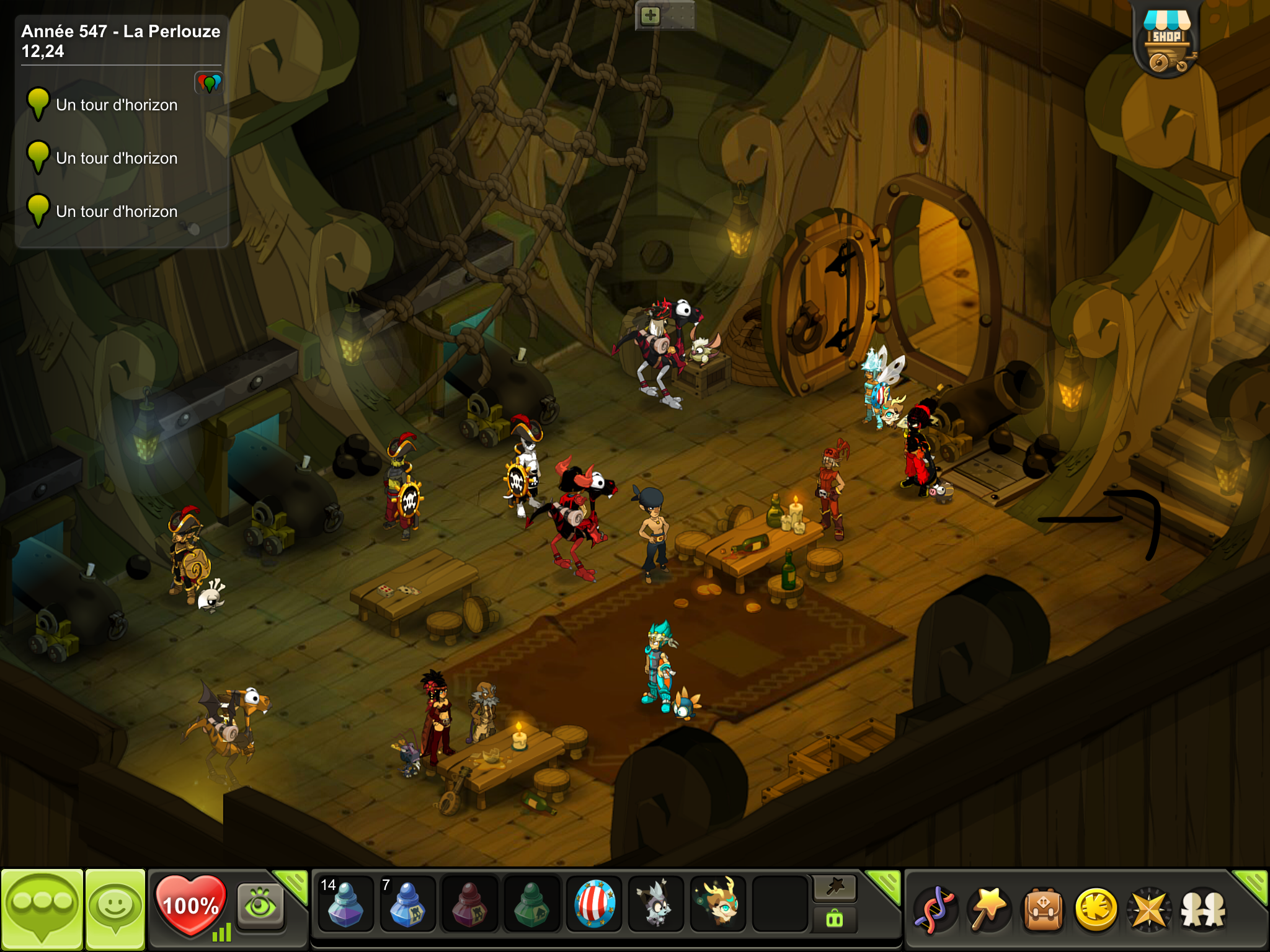Screen dimensions: 1270x952
Task: Switch shortcut bar to the spells wand tab
Action: [835, 888]
